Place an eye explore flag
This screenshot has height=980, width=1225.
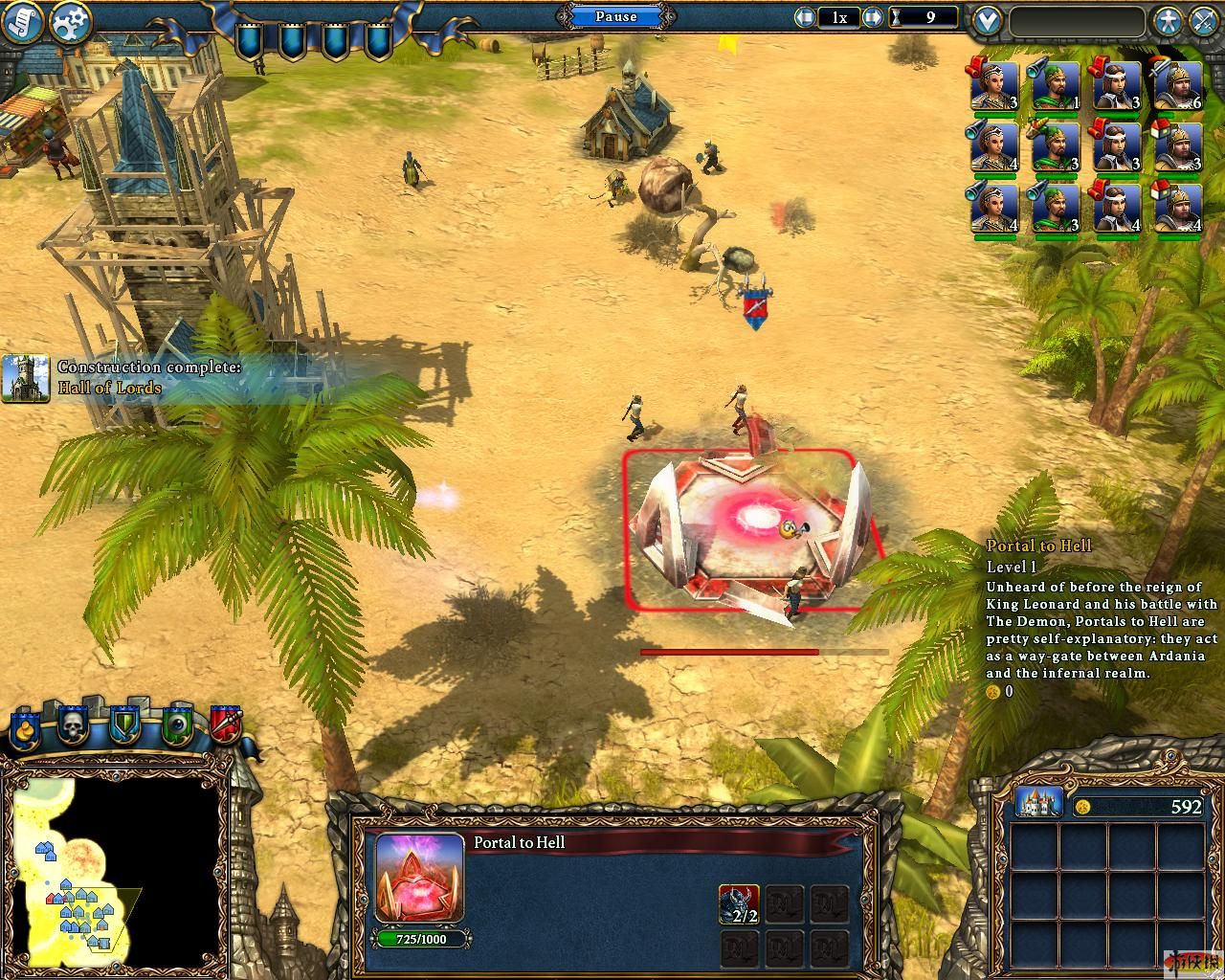click(176, 725)
